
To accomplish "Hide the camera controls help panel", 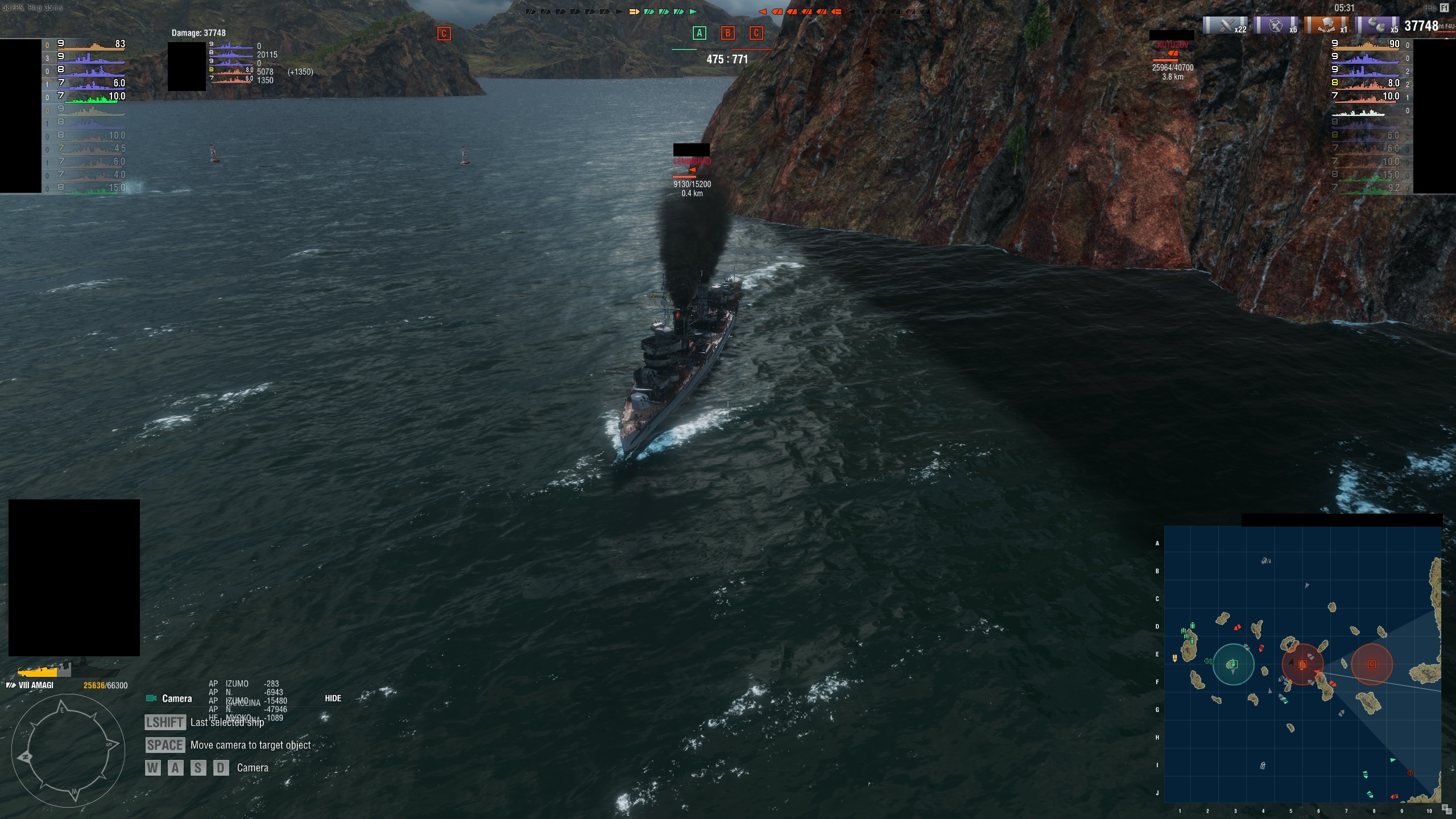I will pyautogui.click(x=333, y=698).
